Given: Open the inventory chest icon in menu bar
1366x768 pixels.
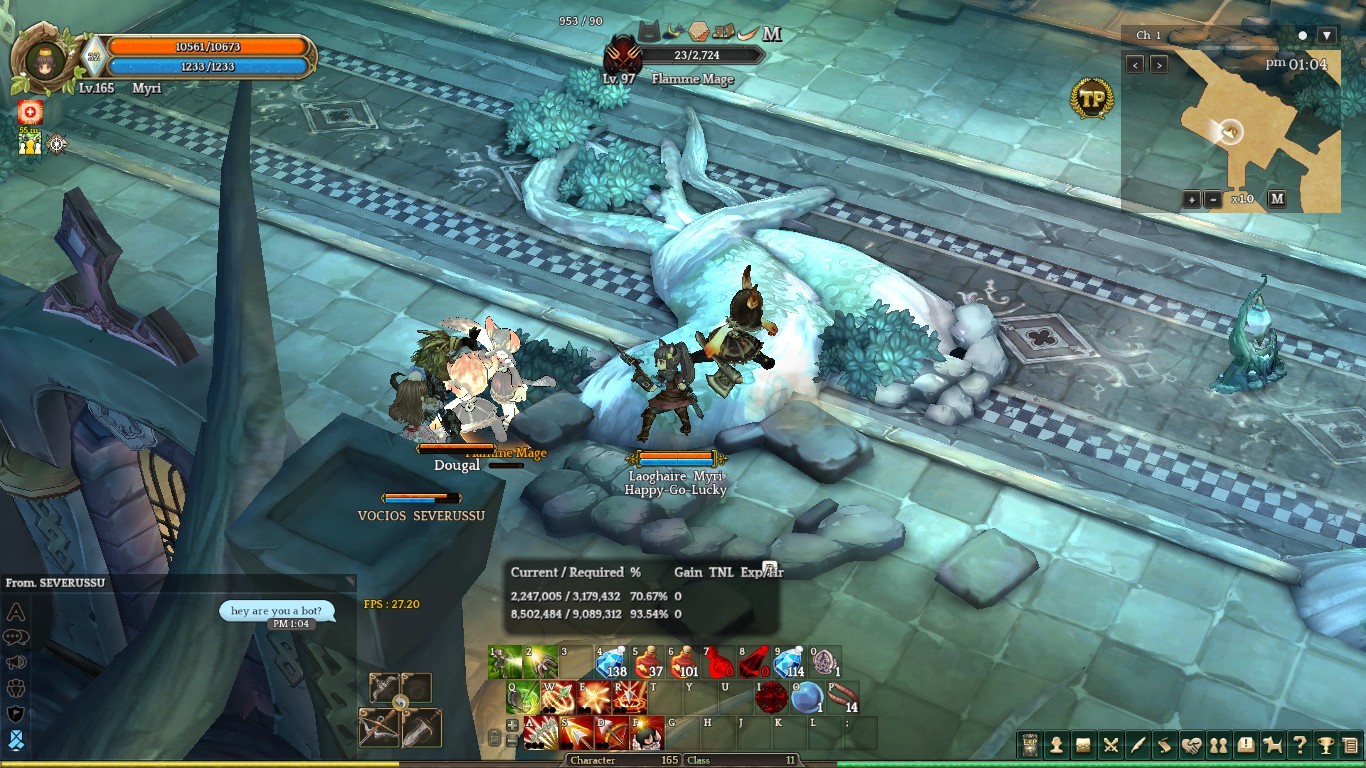Looking at the screenshot, I should (1083, 745).
